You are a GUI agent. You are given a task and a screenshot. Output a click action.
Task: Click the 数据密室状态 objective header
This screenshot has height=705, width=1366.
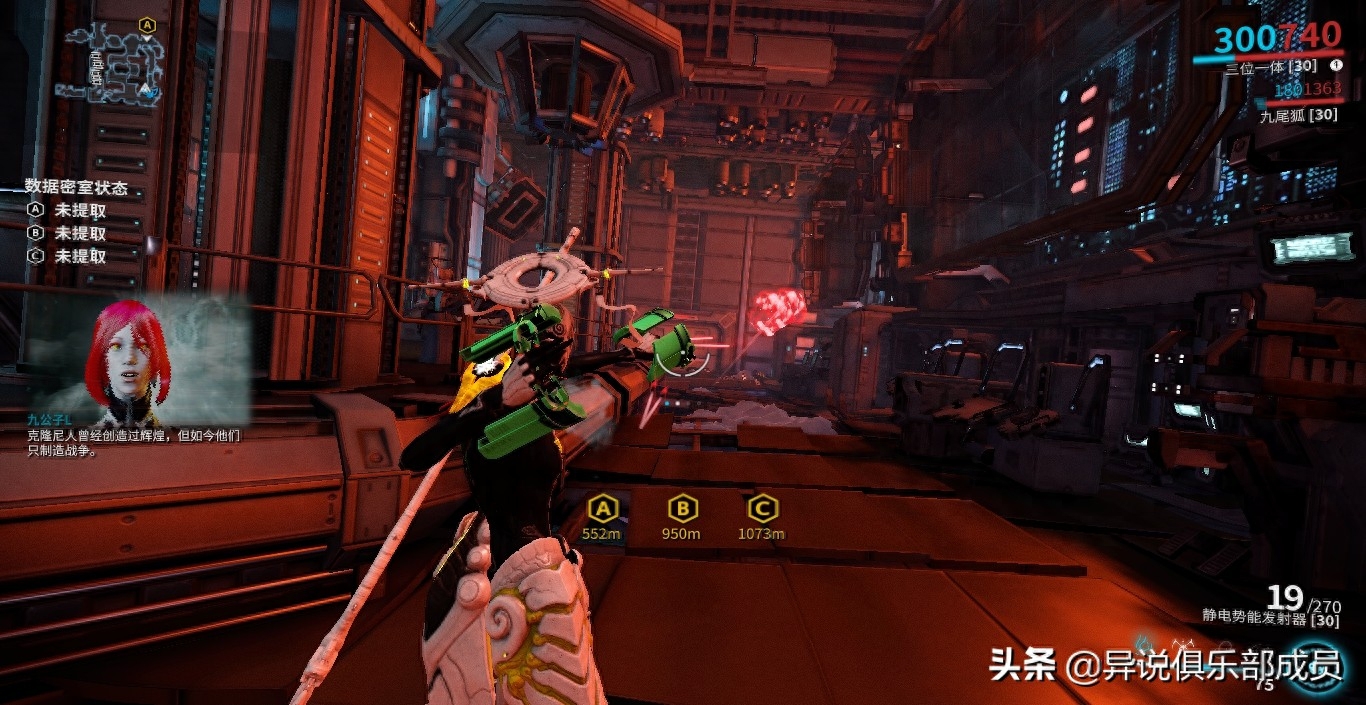tap(76, 187)
